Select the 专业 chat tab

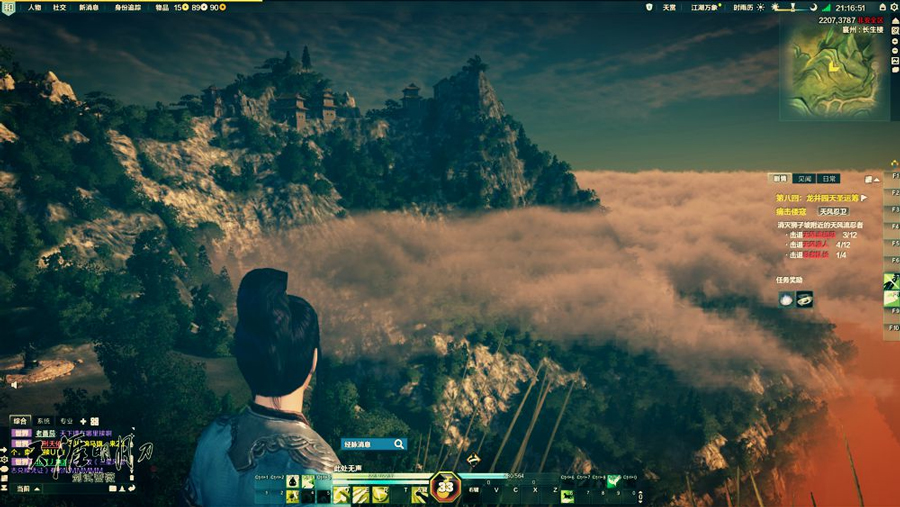point(66,421)
